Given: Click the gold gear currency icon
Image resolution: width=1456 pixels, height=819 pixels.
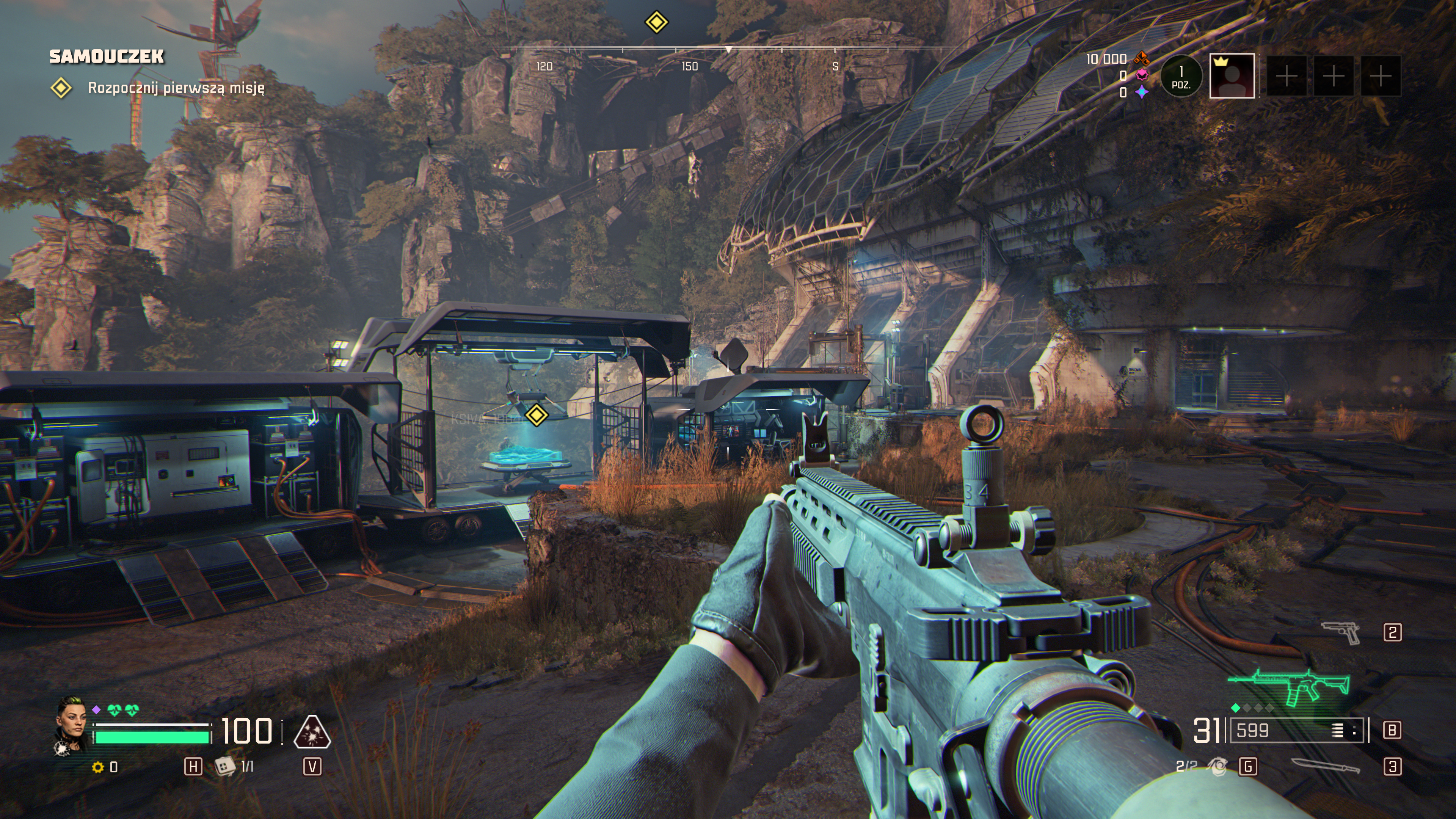Looking at the screenshot, I should click(98, 767).
